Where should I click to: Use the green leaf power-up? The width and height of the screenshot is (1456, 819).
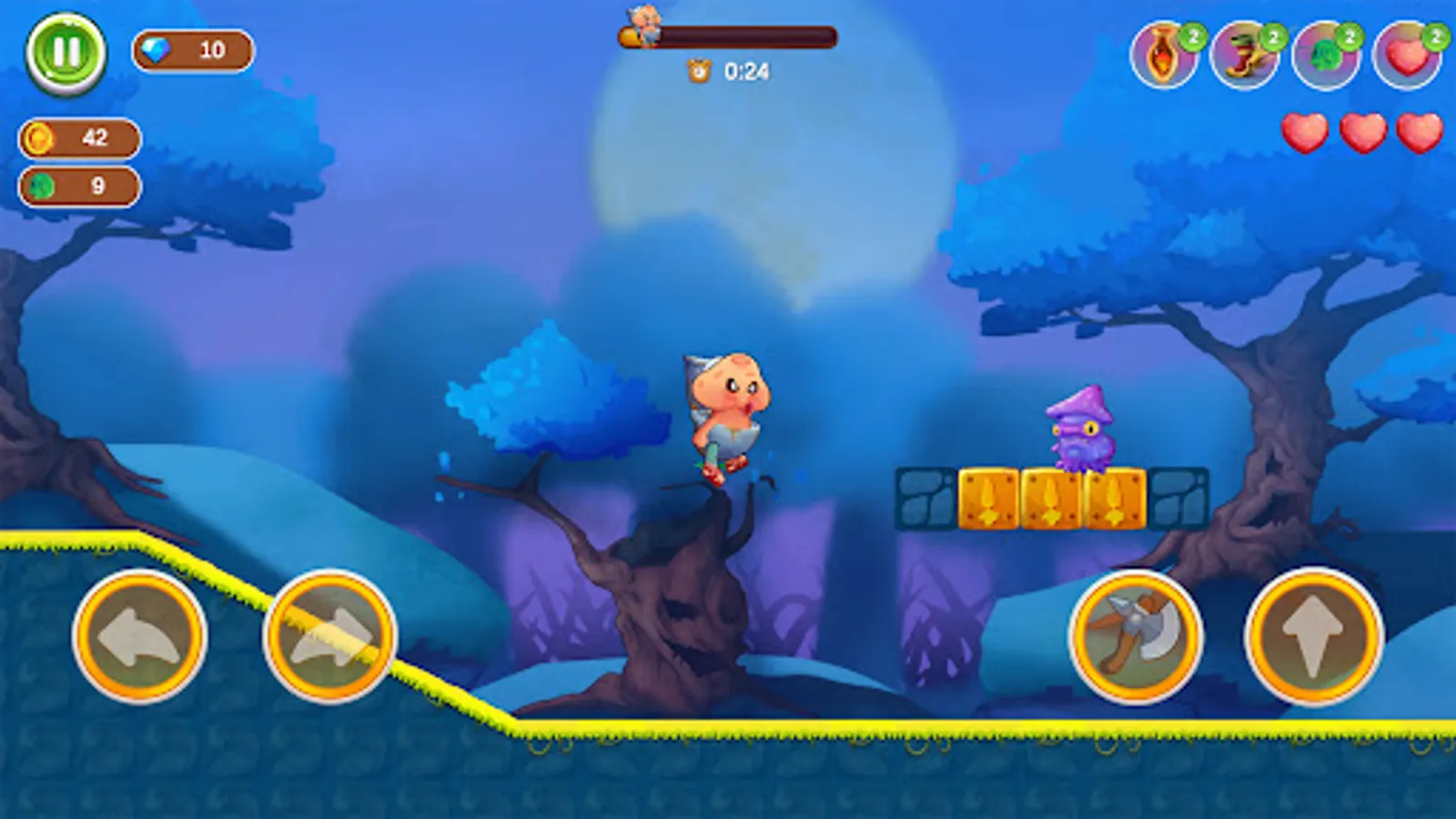[x=1325, y=55]
